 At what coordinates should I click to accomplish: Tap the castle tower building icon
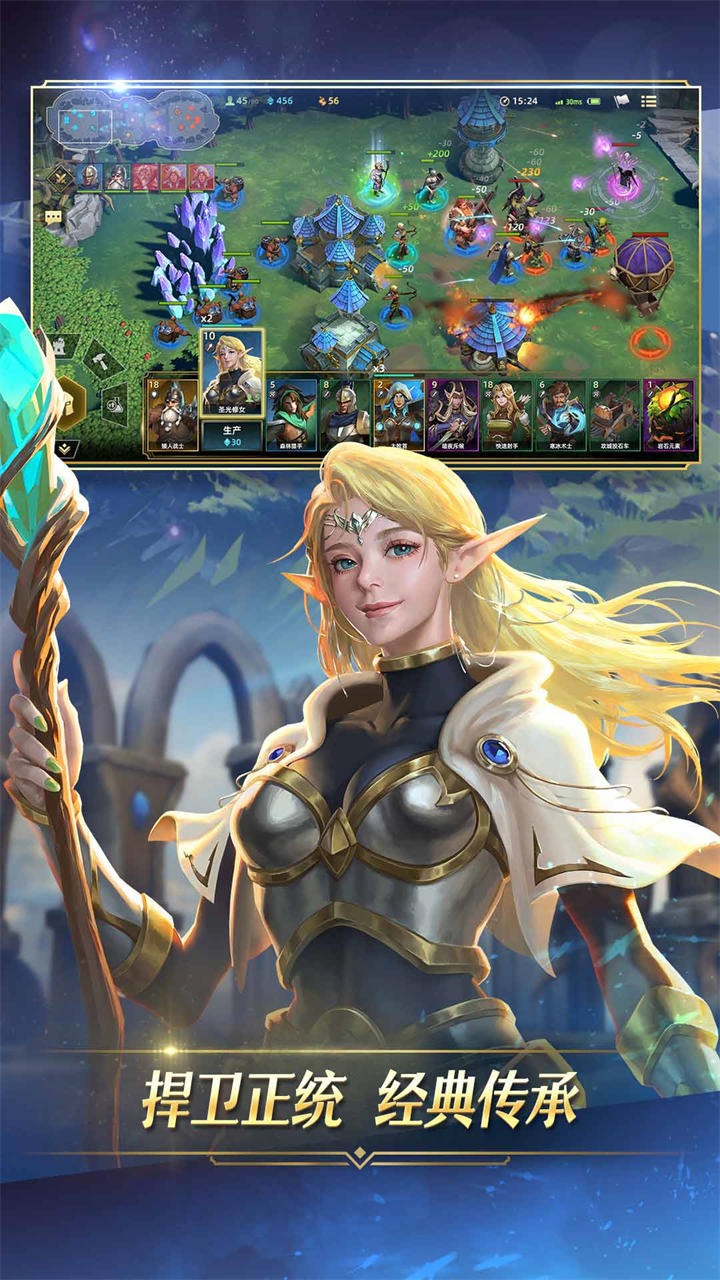point(60,346)
